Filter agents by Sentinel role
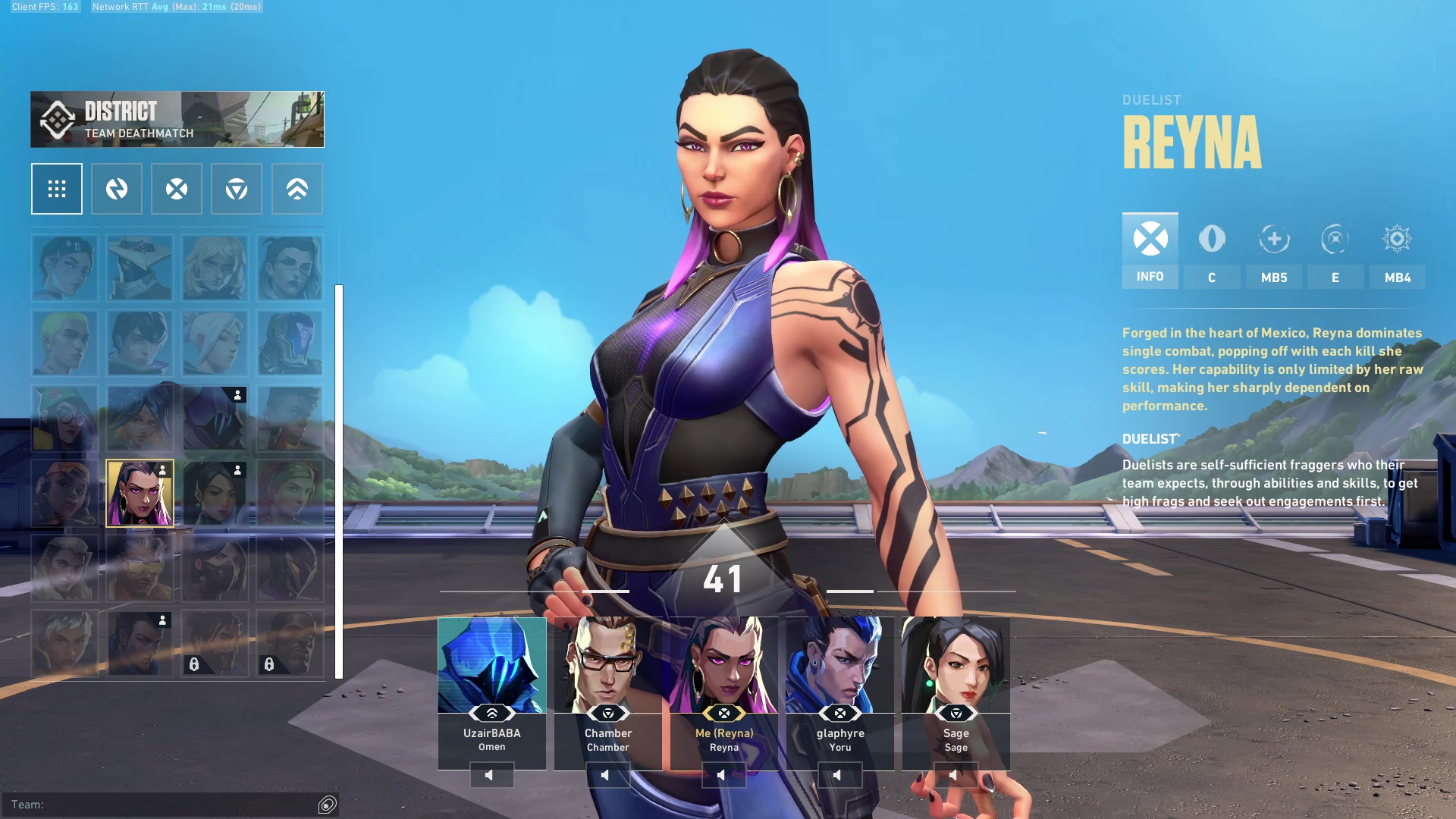The width and height of the screenshot is (1456, 819). pyautogui.click(x=237, y=189)
